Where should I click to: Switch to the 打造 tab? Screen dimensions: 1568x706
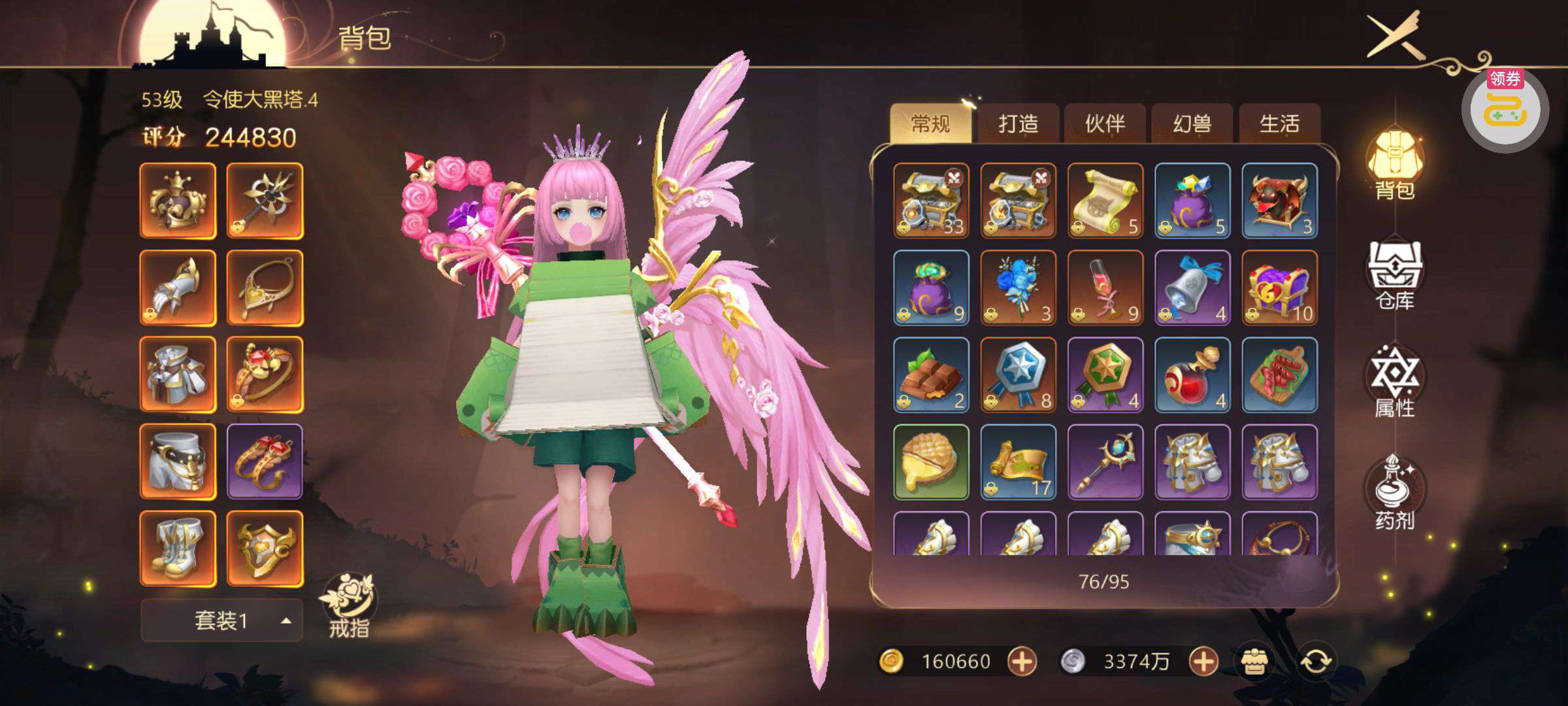click(1018, 124)
